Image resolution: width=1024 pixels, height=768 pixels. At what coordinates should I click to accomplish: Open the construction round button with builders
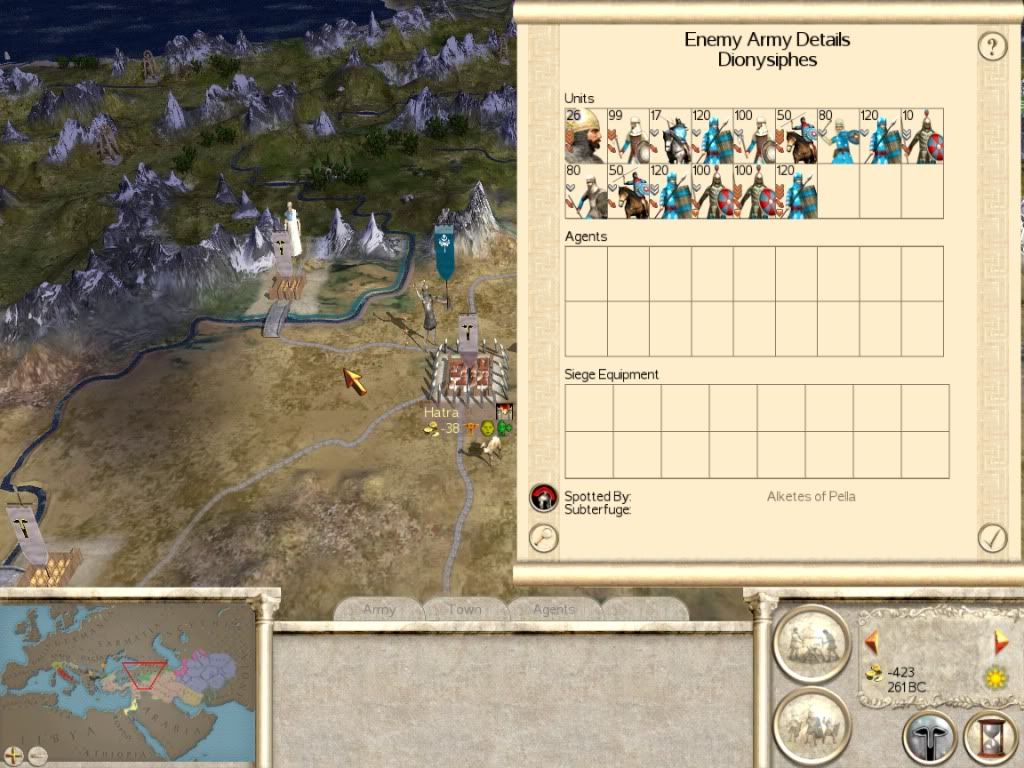pos(811,644)
